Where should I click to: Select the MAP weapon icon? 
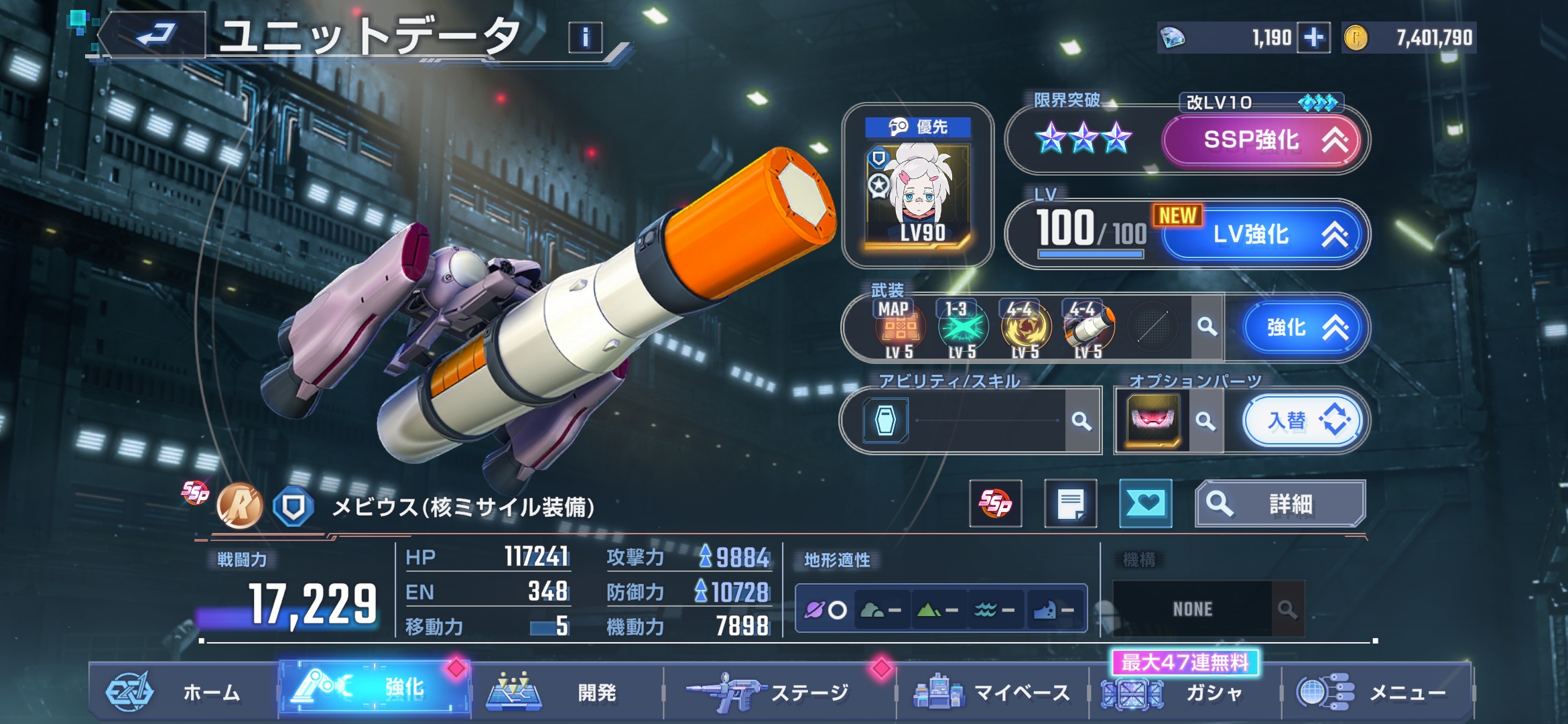[899, 328]
